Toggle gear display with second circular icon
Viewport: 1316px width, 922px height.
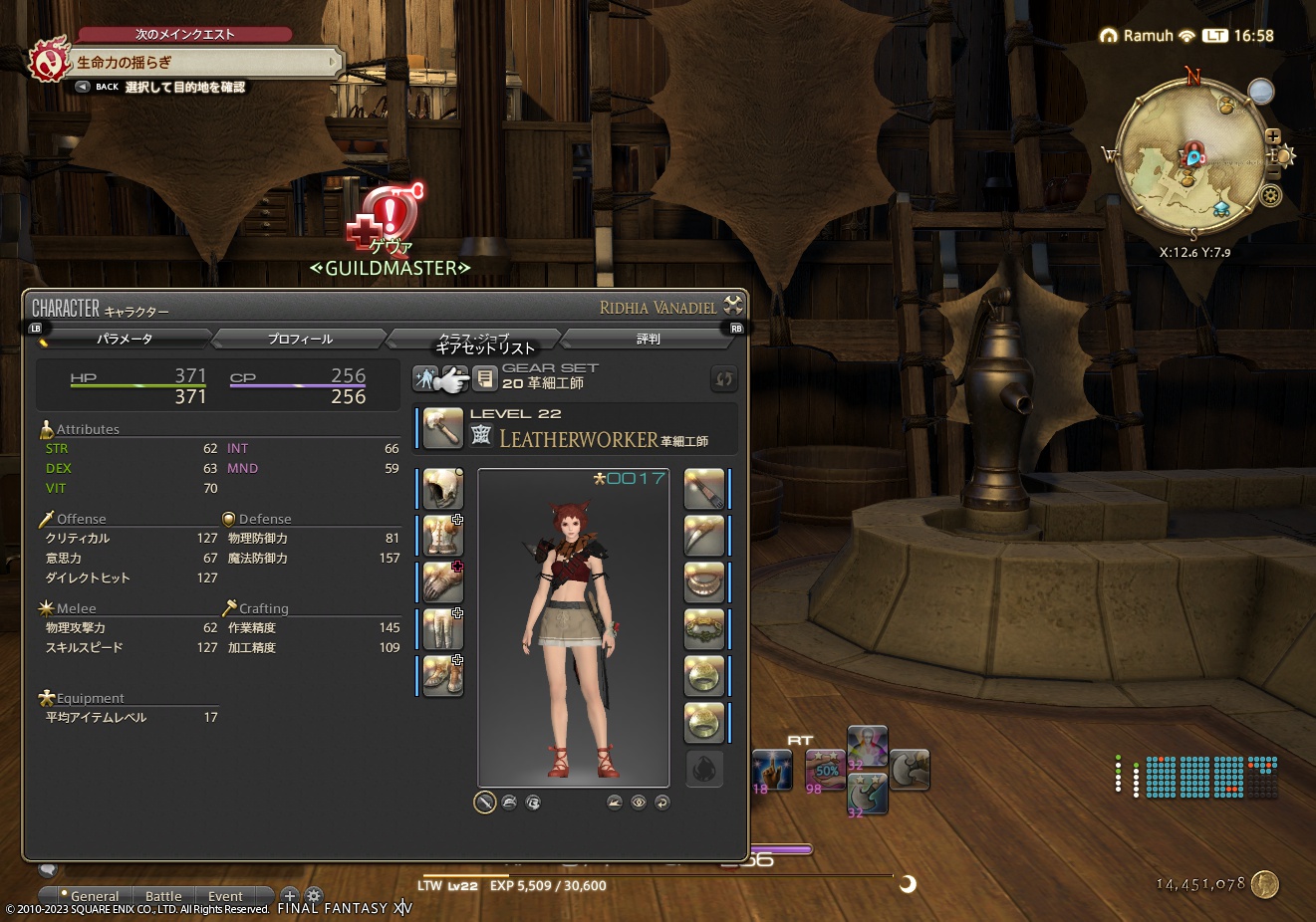point(509,803)
